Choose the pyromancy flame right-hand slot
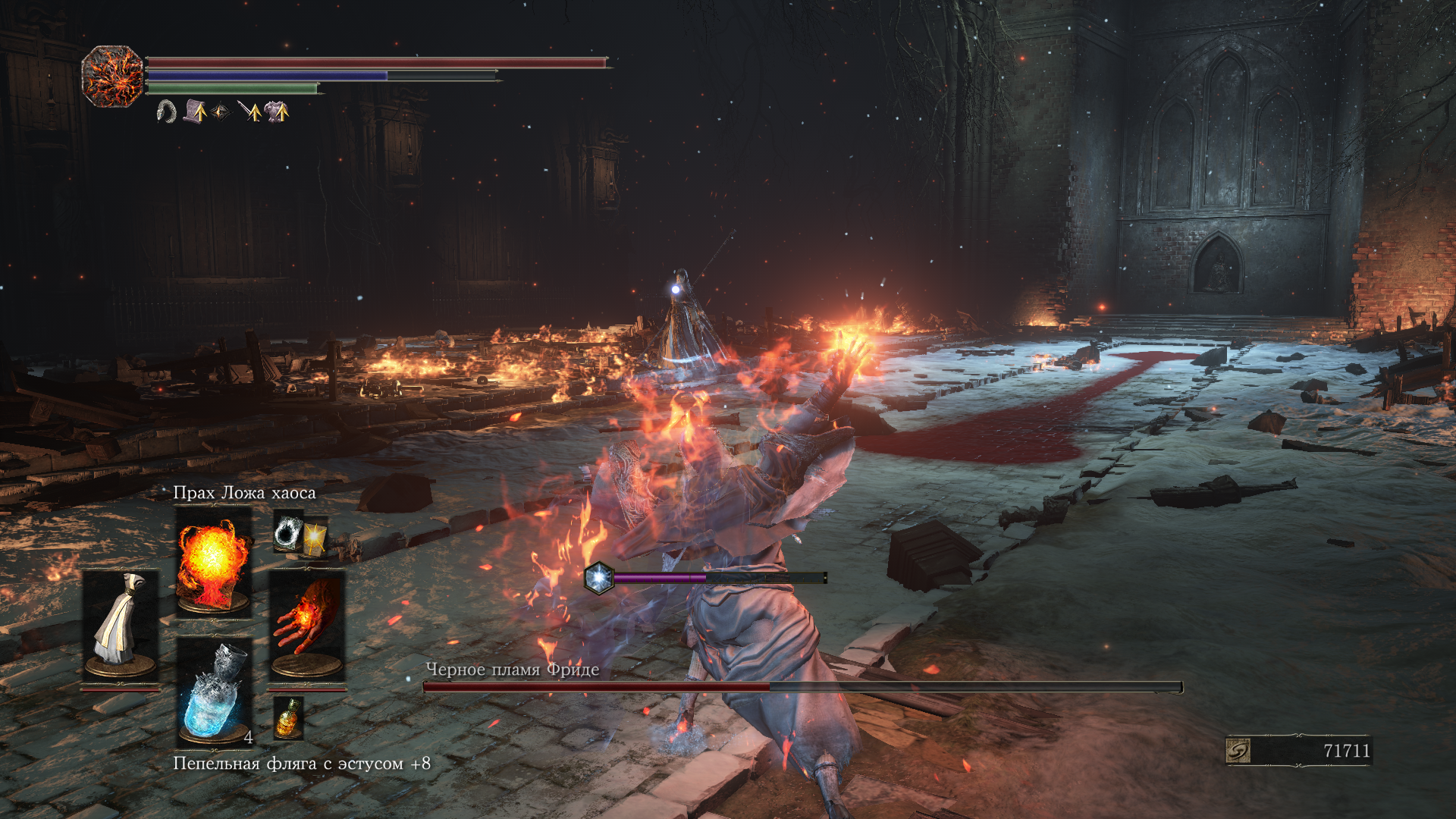 [306, 623]
